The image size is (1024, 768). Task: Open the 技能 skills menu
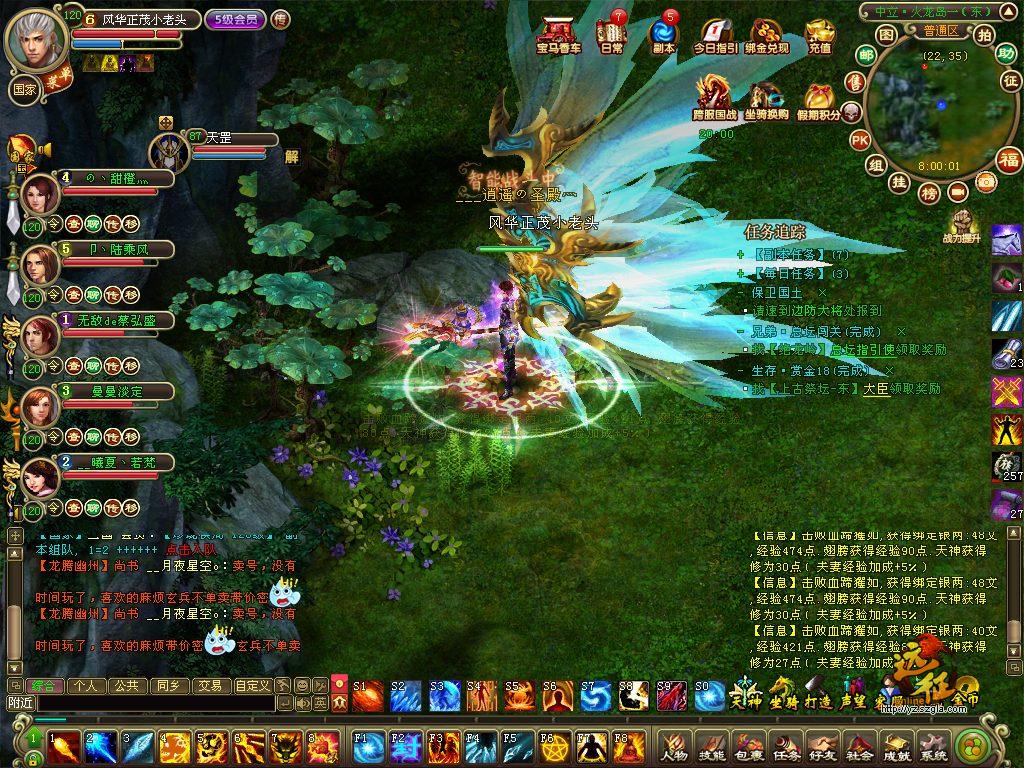click(x=711, y=746)
